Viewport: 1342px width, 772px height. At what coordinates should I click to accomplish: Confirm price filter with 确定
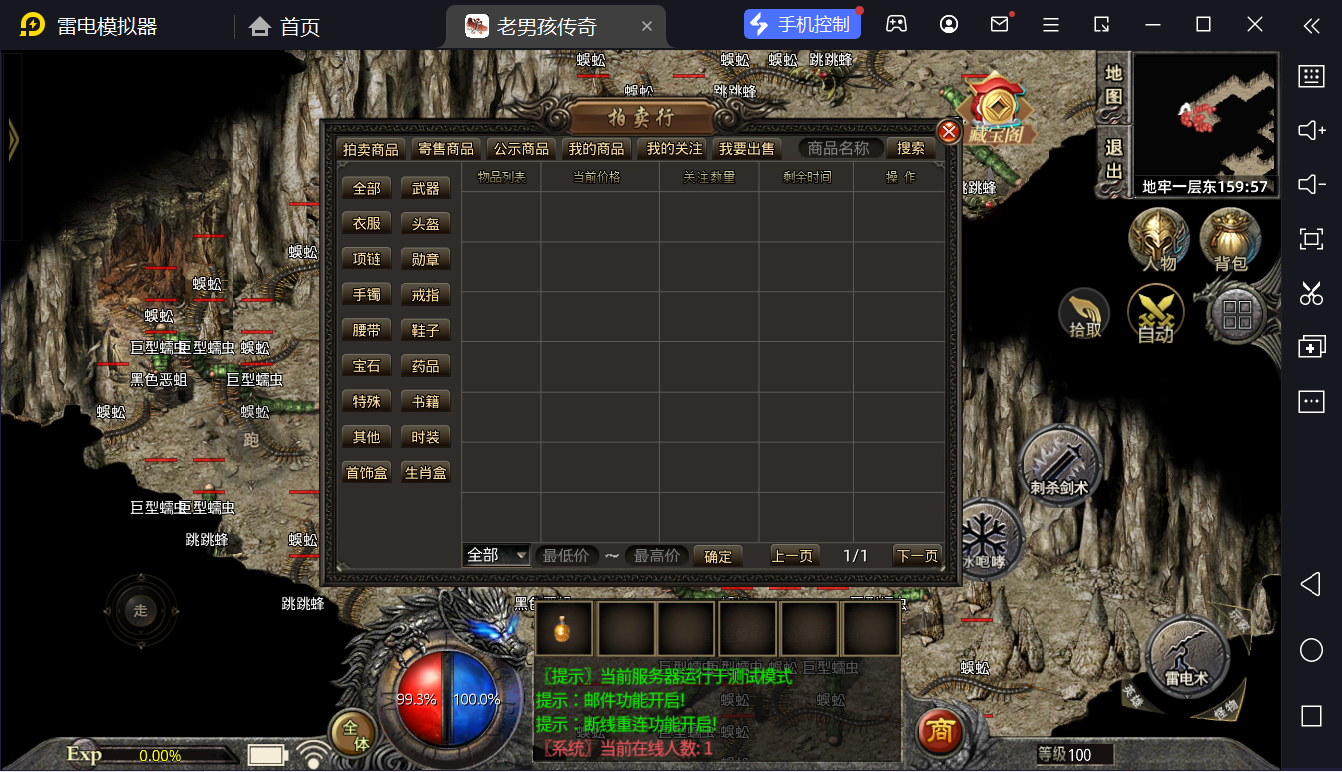[x=718, y=556]
